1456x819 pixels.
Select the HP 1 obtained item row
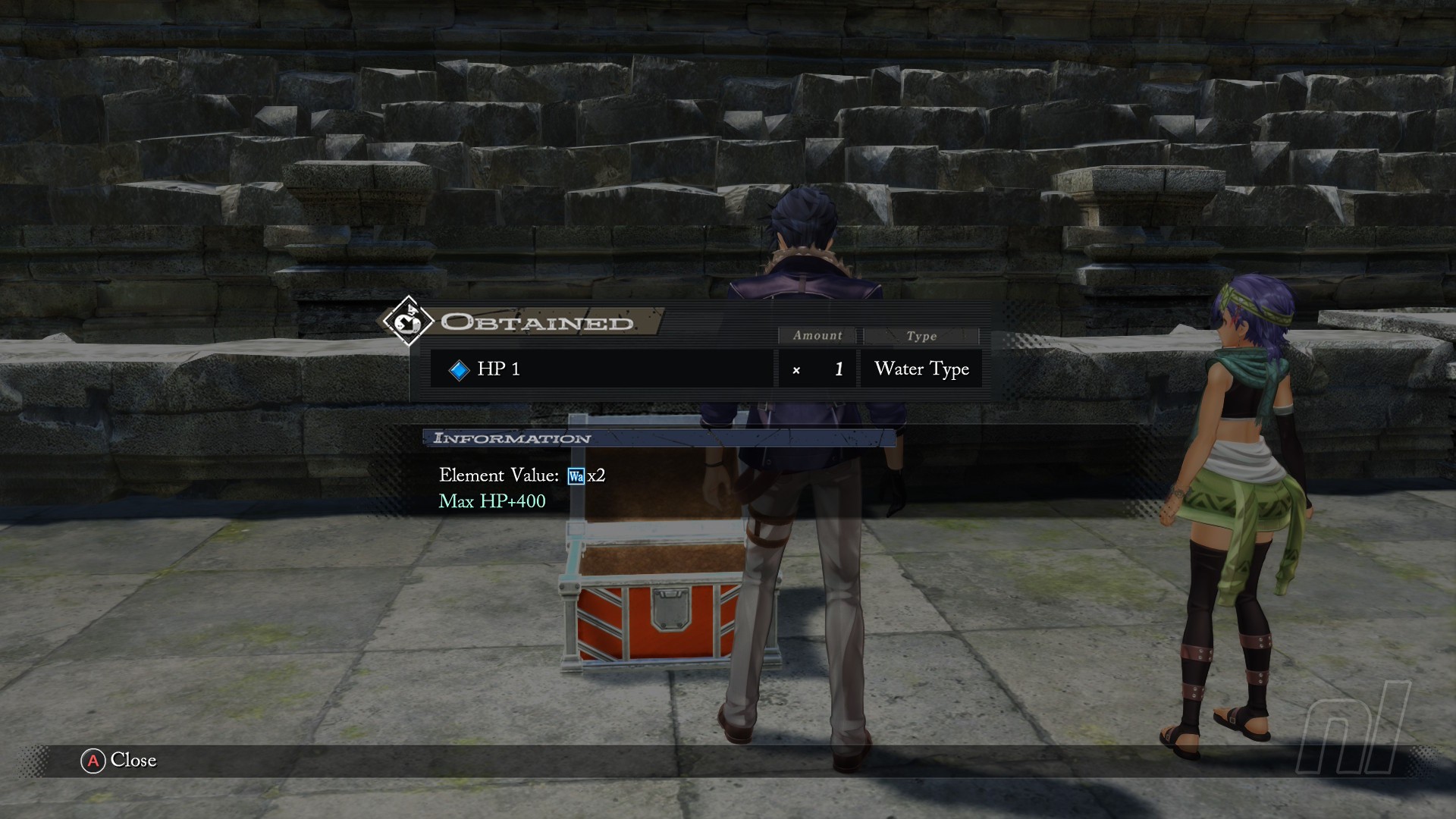point(601,369)
